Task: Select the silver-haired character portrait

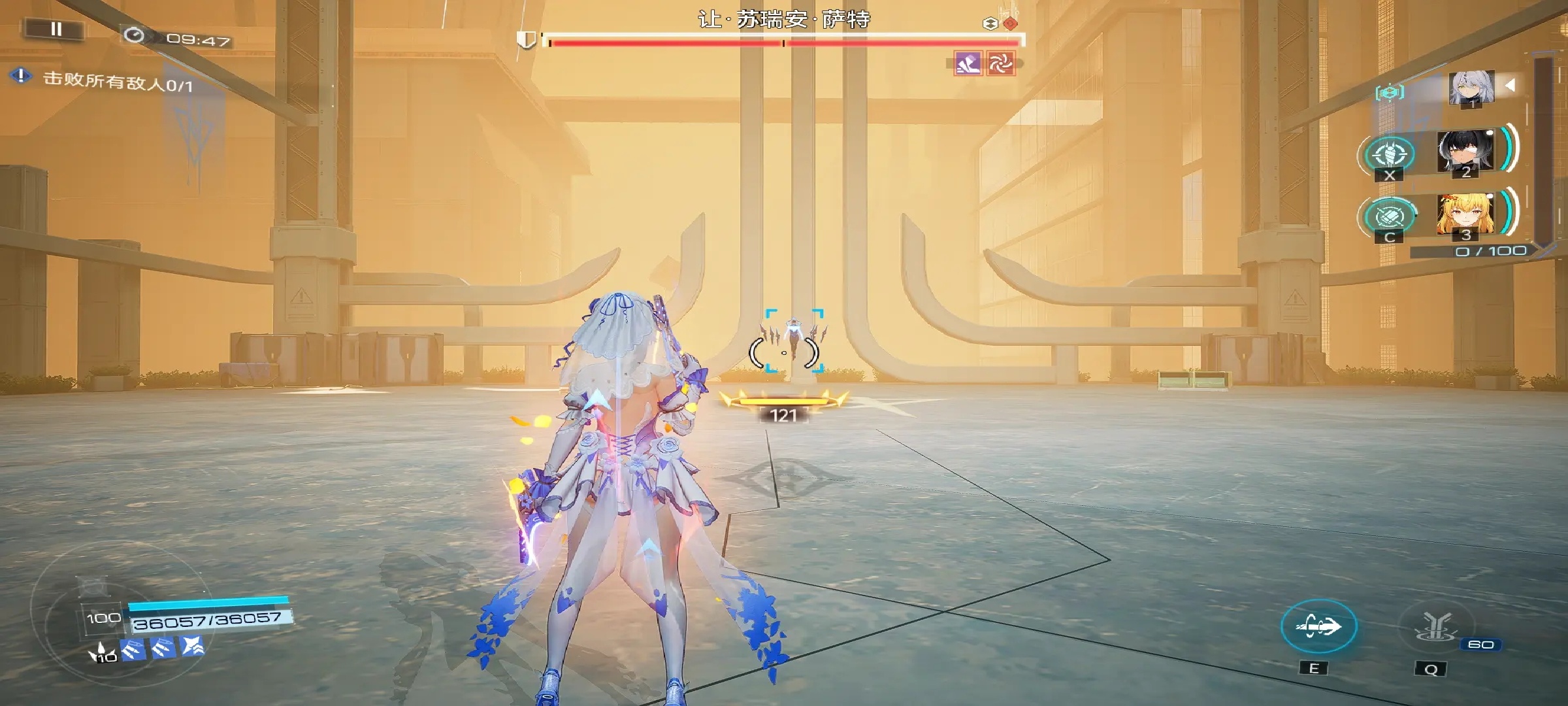Action: pos(1471,88)
